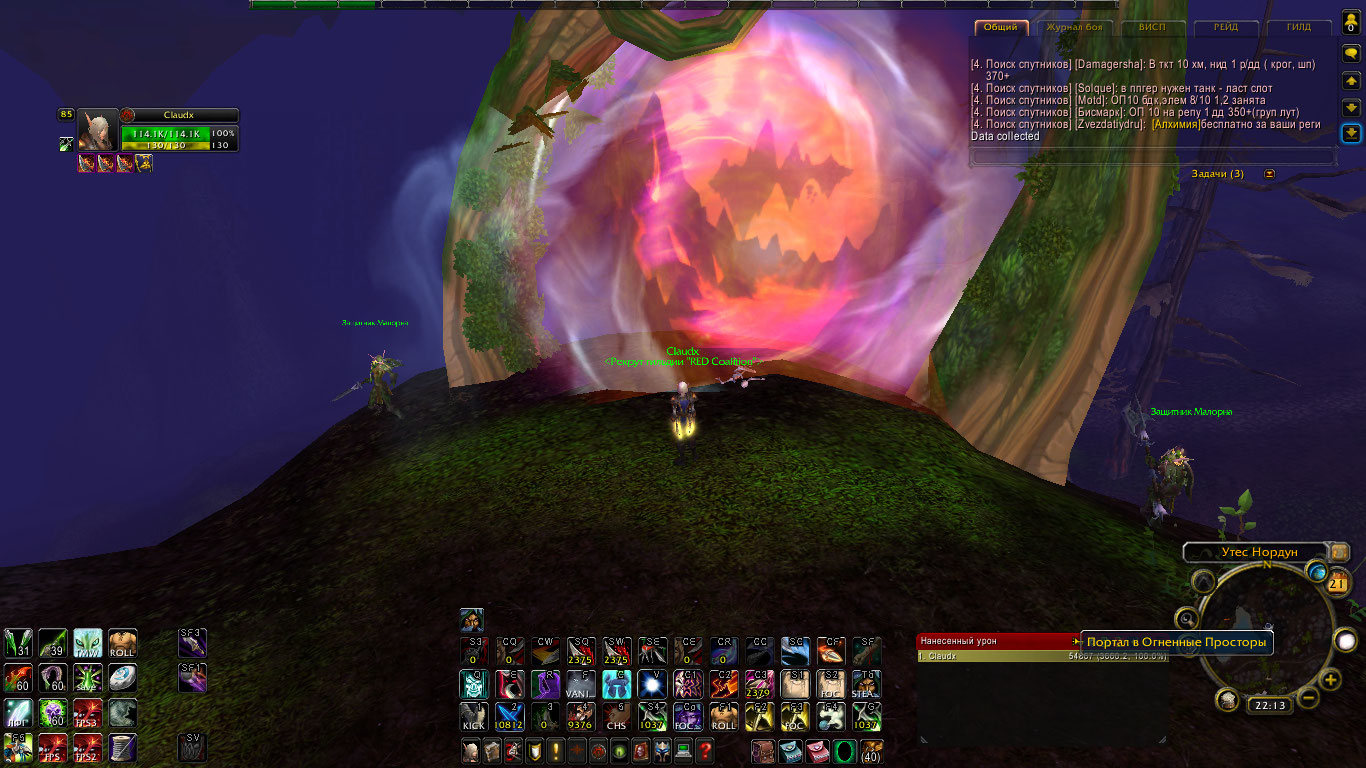The height and width of the screenshot is (768, 1366).
Task: Jump chat to the latest message
Action: (x=1350, y=133)
